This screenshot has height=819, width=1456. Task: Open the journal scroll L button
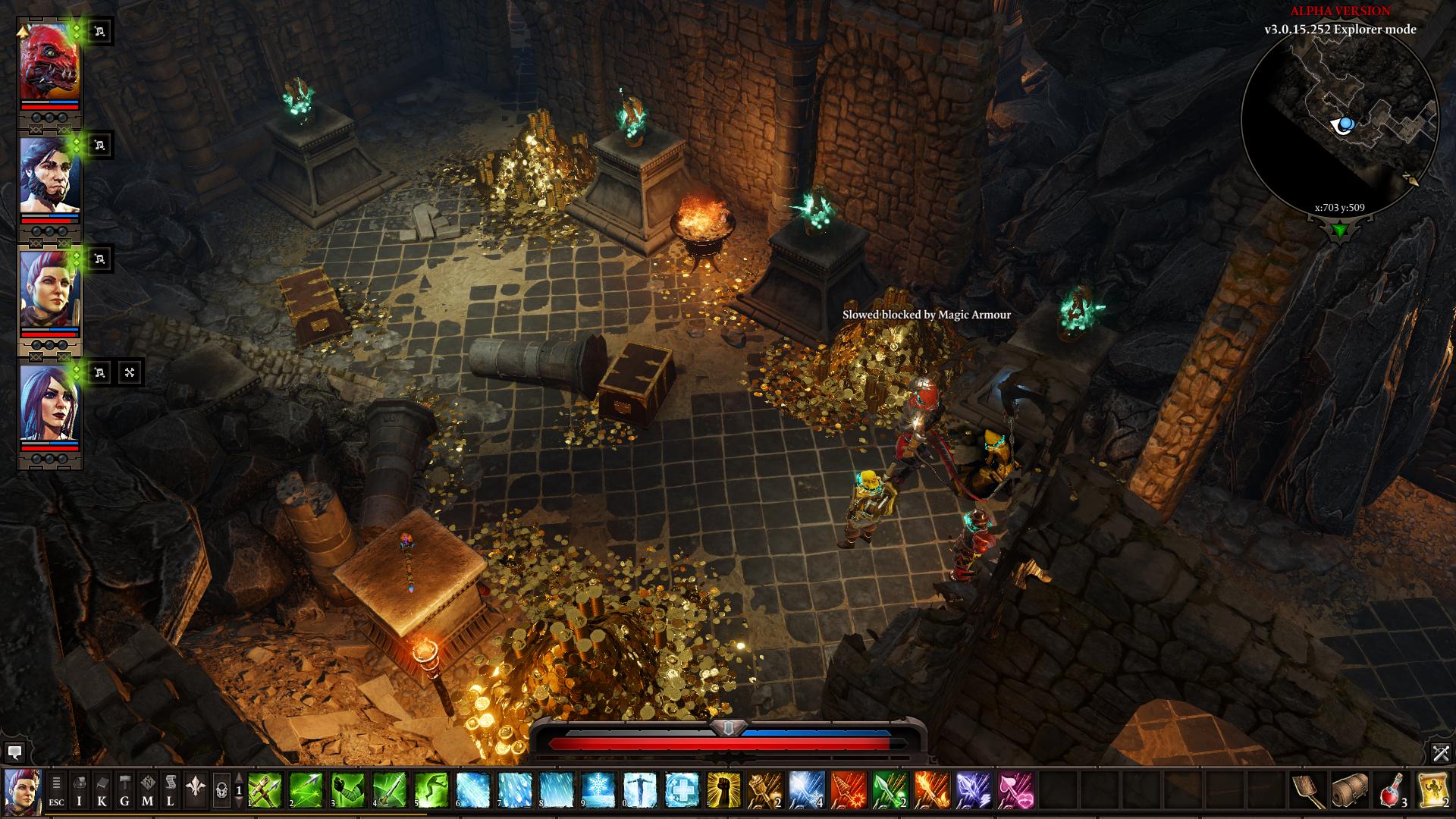coord(171,790)
